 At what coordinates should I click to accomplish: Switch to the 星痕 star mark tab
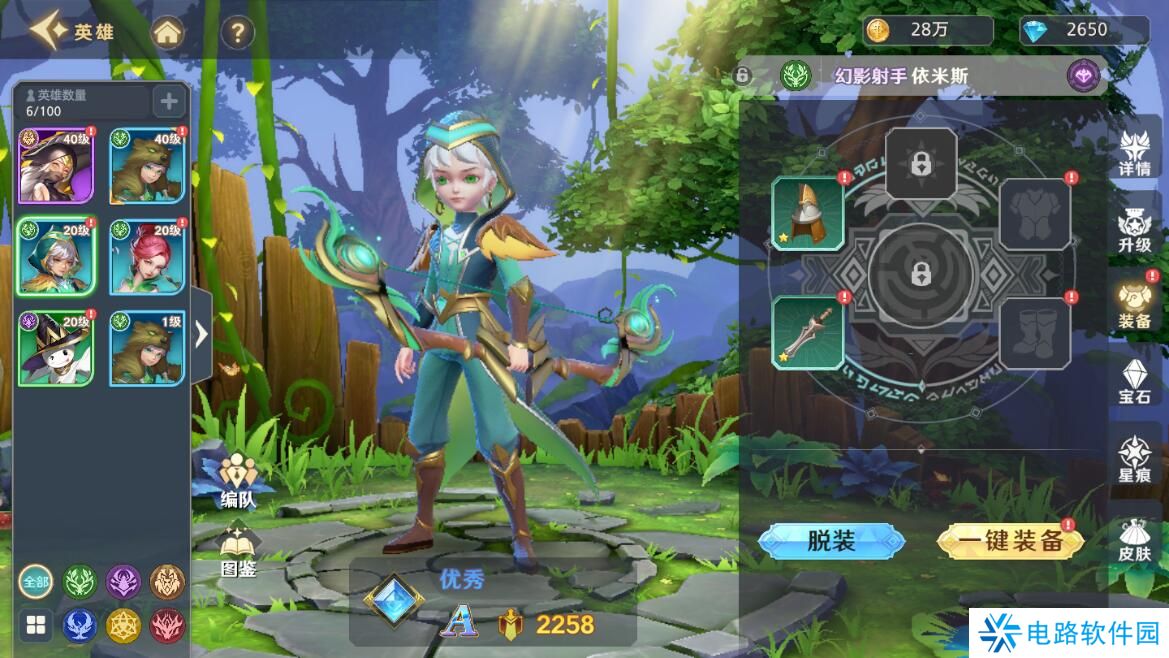tap(1135, 460)
